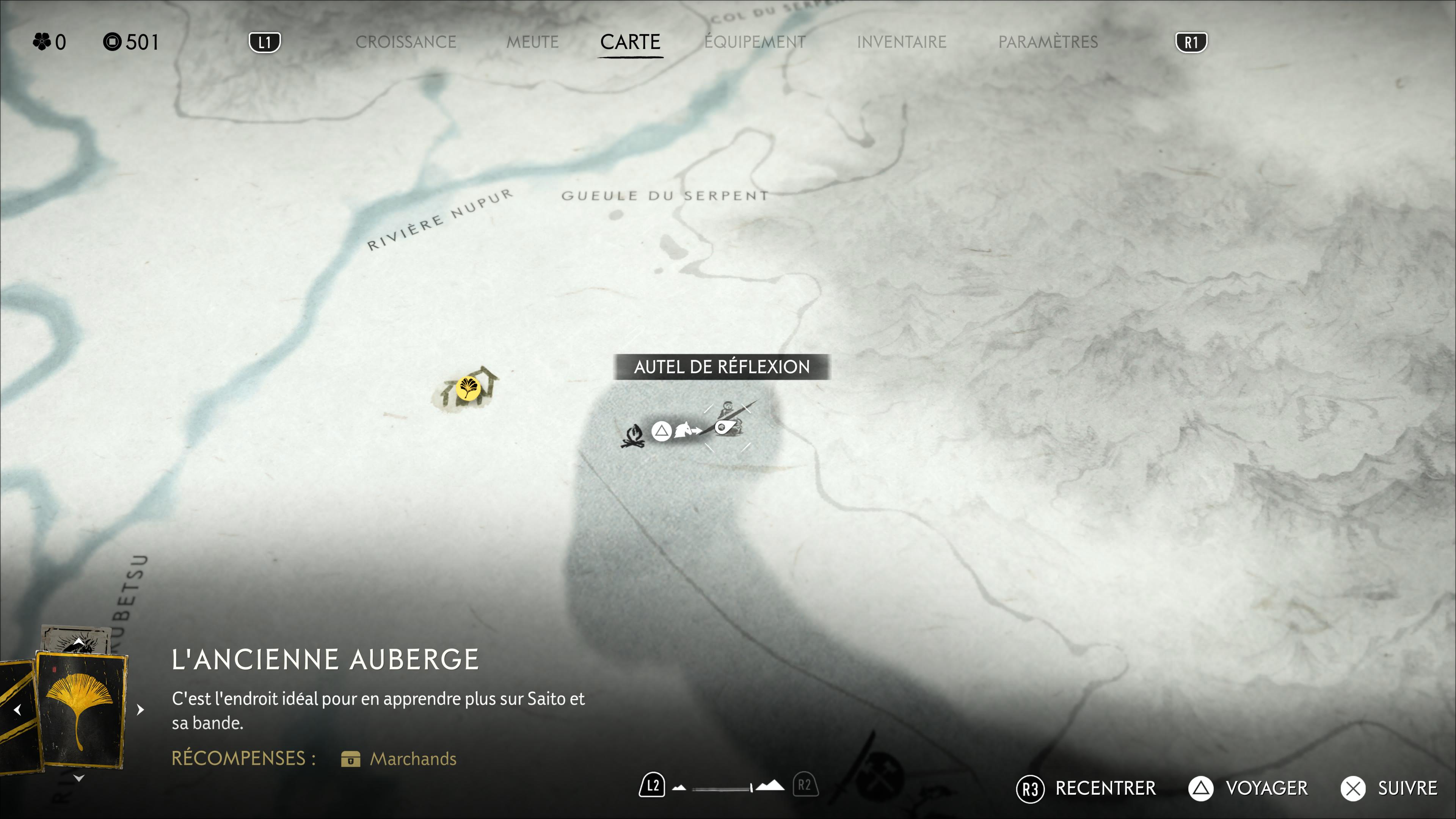
Task: Advance to next quest card with right arrow
Action: [141, 709]
